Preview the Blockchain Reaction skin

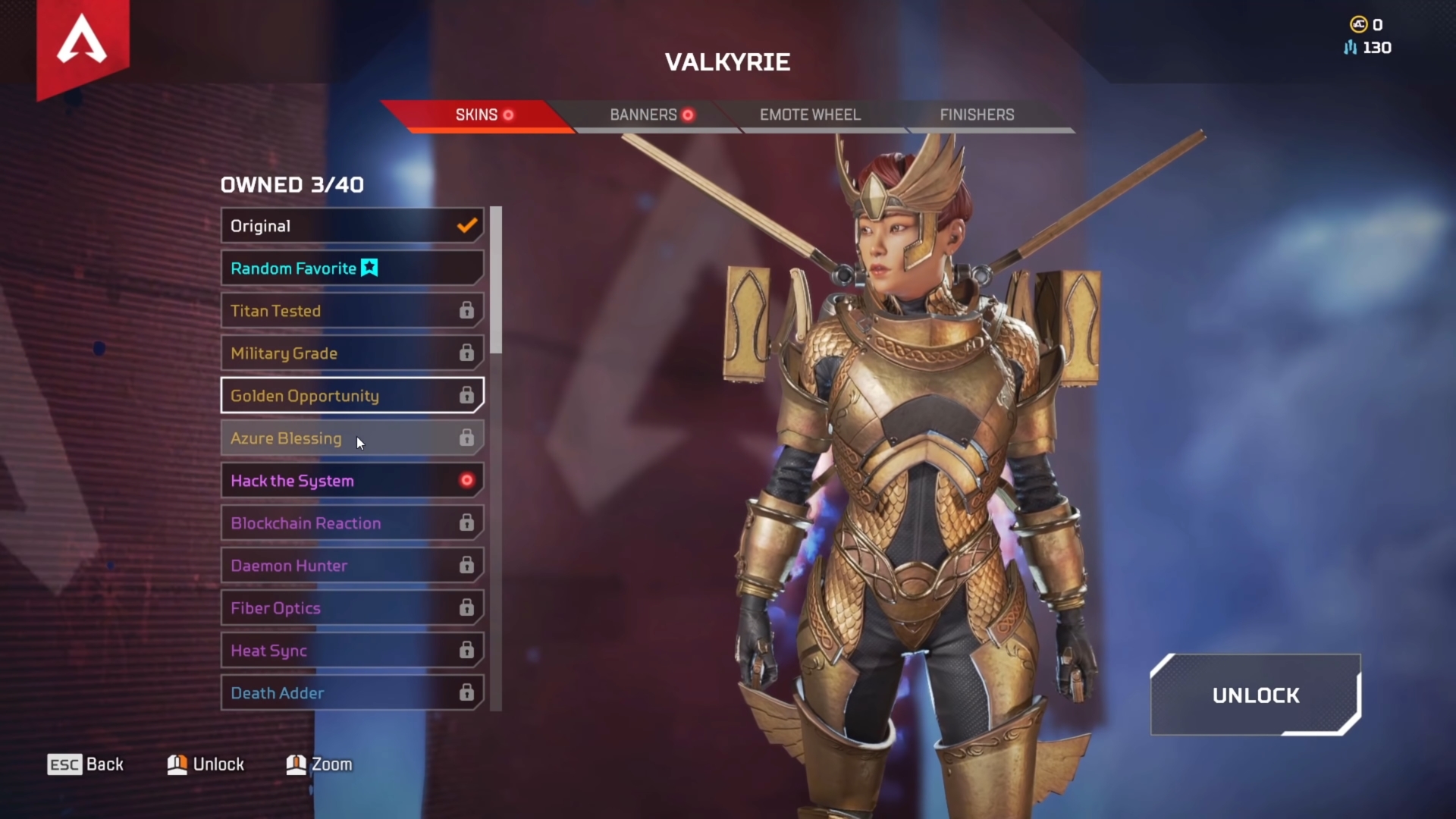click(x=352, y=523)
